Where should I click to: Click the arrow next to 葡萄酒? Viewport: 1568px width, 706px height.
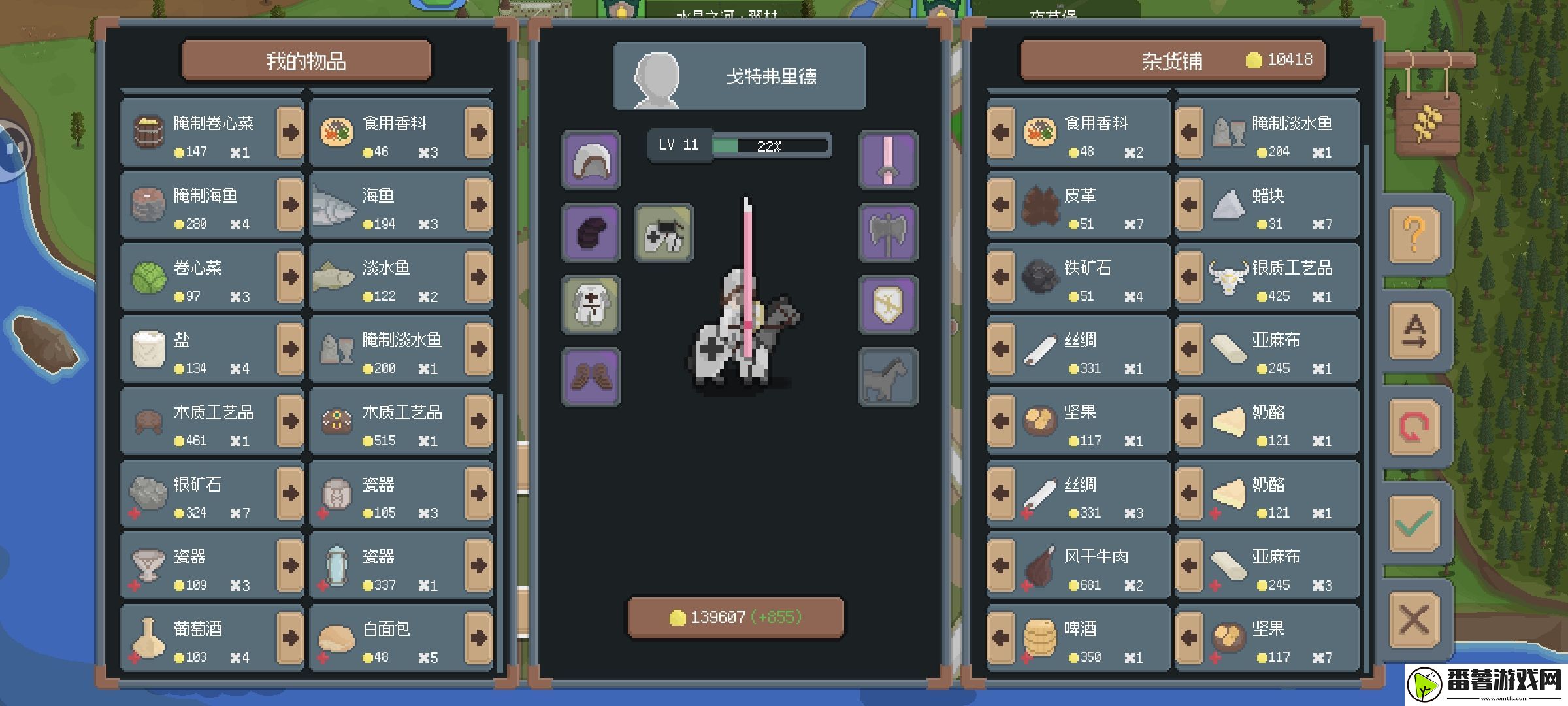(x=289, y=638)
